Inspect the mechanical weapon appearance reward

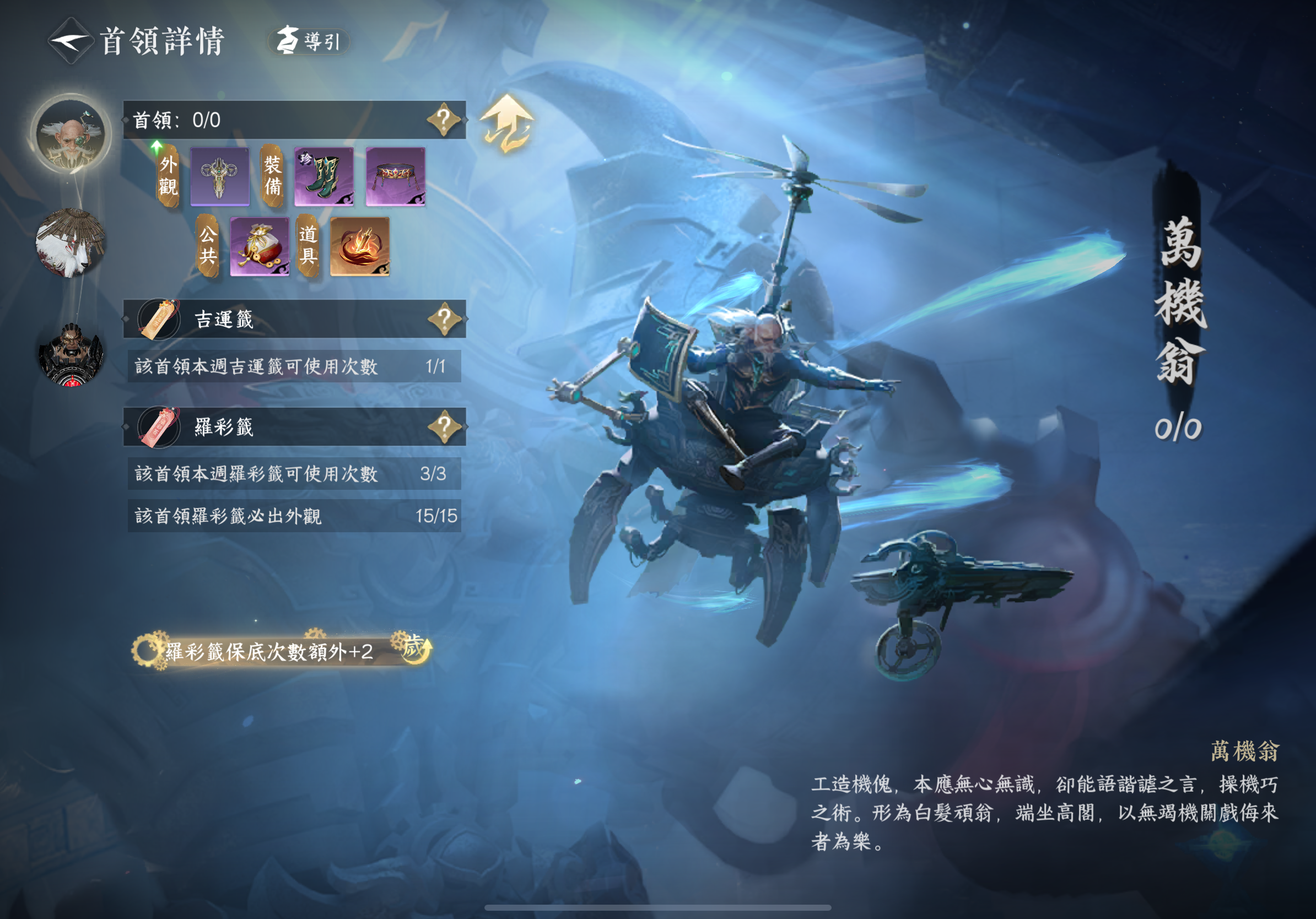coord(219,176)
